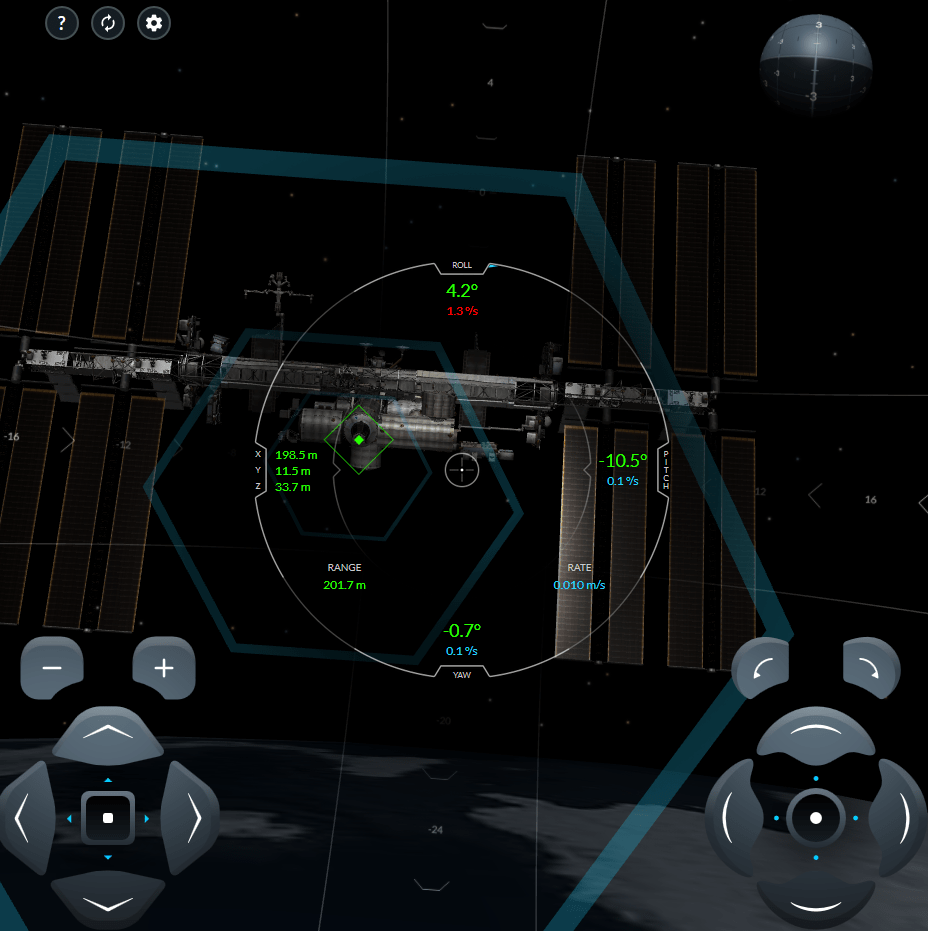Click the minus translate backward button
928x931 pixels.
pyautogui.click(x=52, y=668)
